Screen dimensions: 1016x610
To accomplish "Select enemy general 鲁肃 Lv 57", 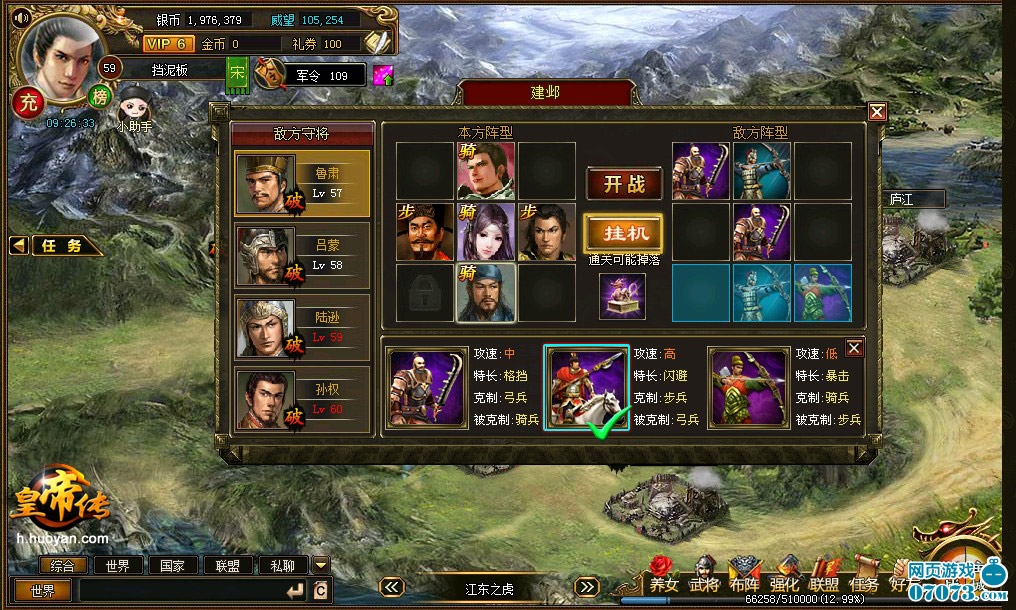I will point(302,183).
